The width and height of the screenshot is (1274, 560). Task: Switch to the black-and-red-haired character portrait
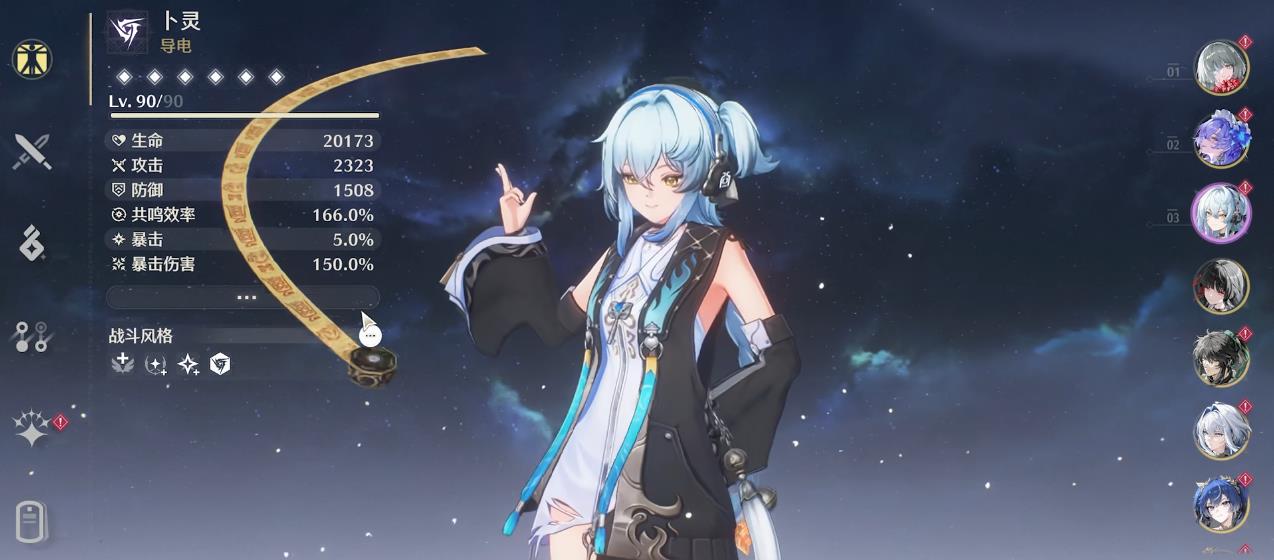(x=1221, y=286)
